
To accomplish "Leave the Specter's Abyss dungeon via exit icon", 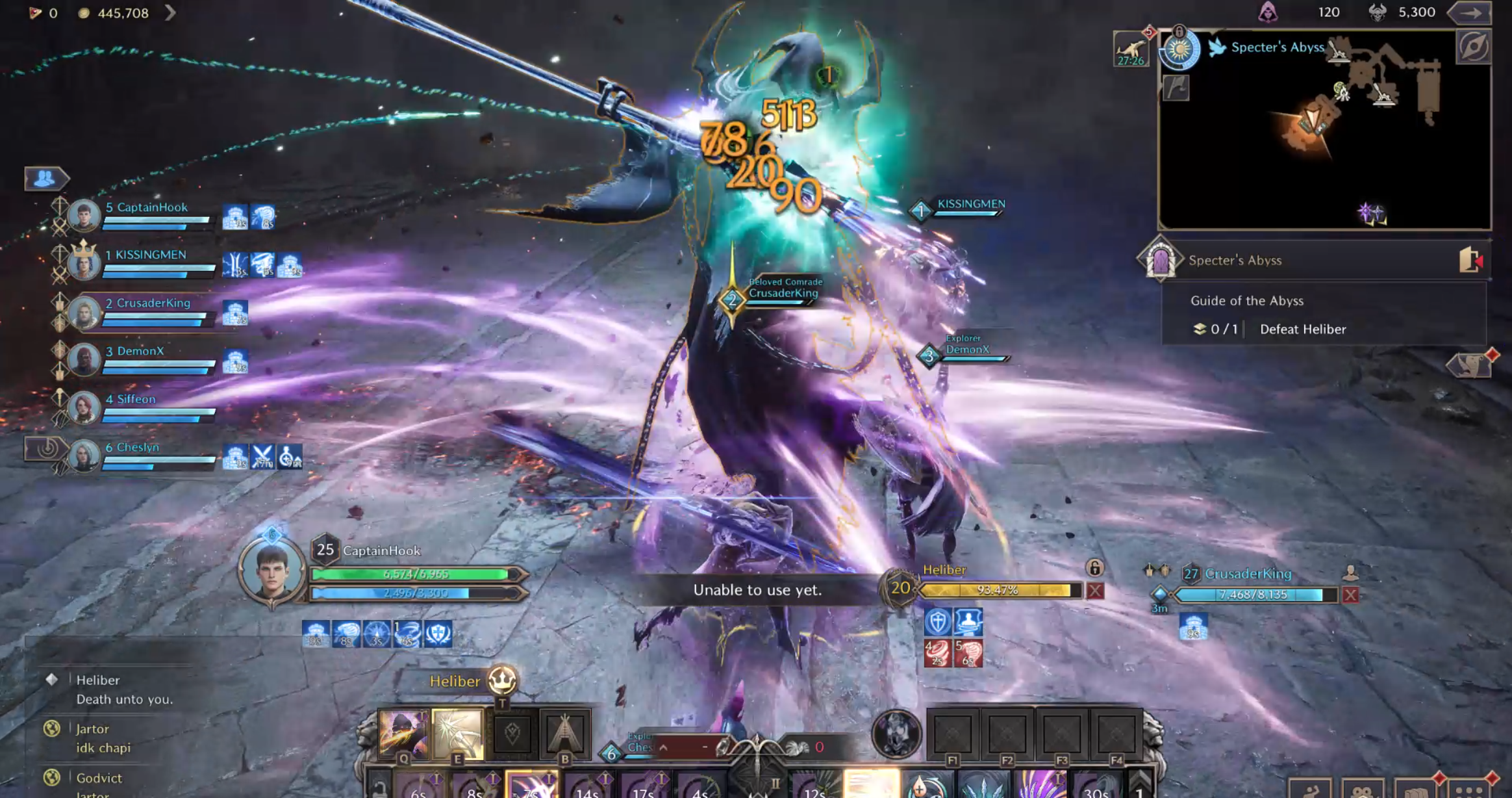I will point(1470,260).
